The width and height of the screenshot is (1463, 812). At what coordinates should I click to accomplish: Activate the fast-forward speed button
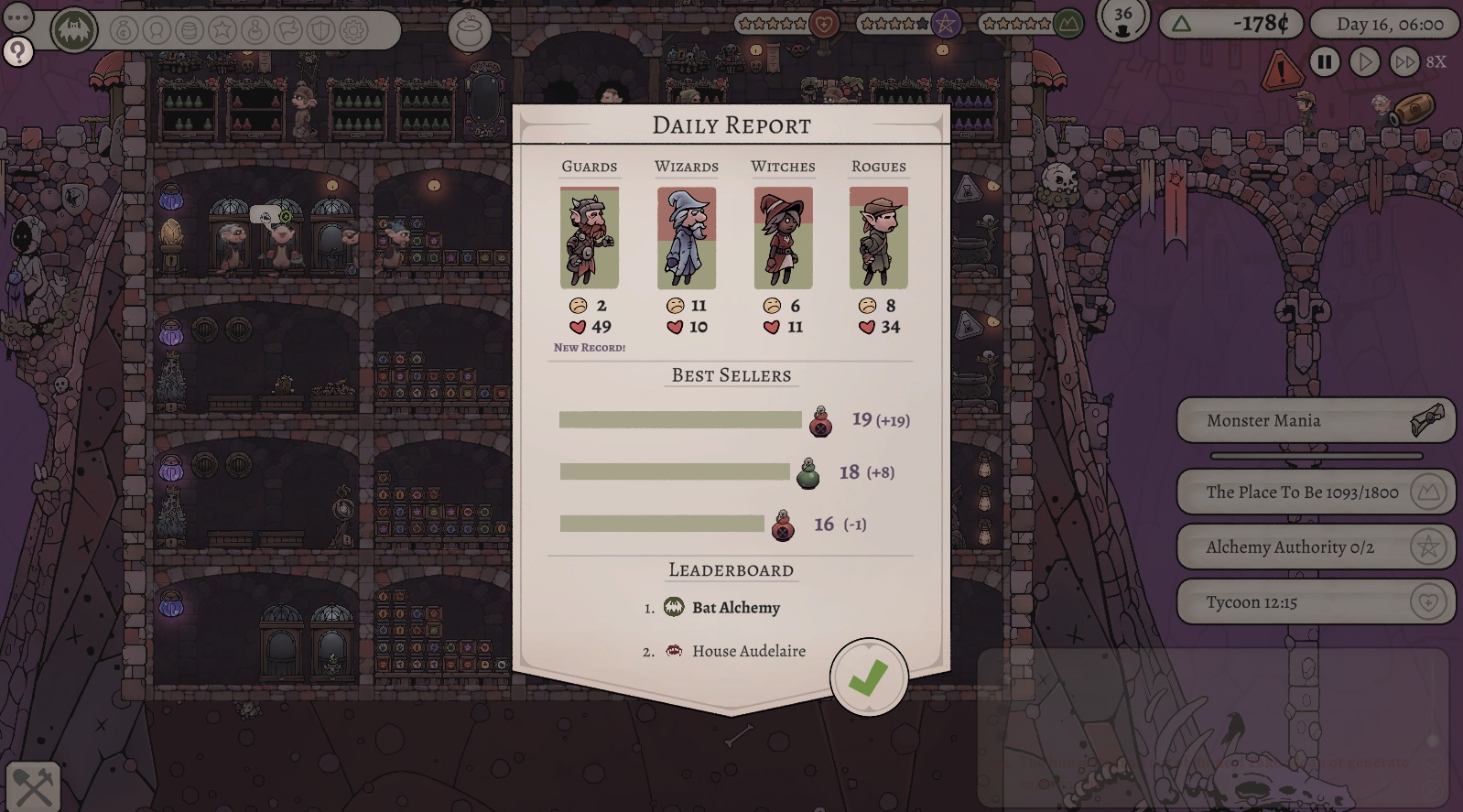1403,62
